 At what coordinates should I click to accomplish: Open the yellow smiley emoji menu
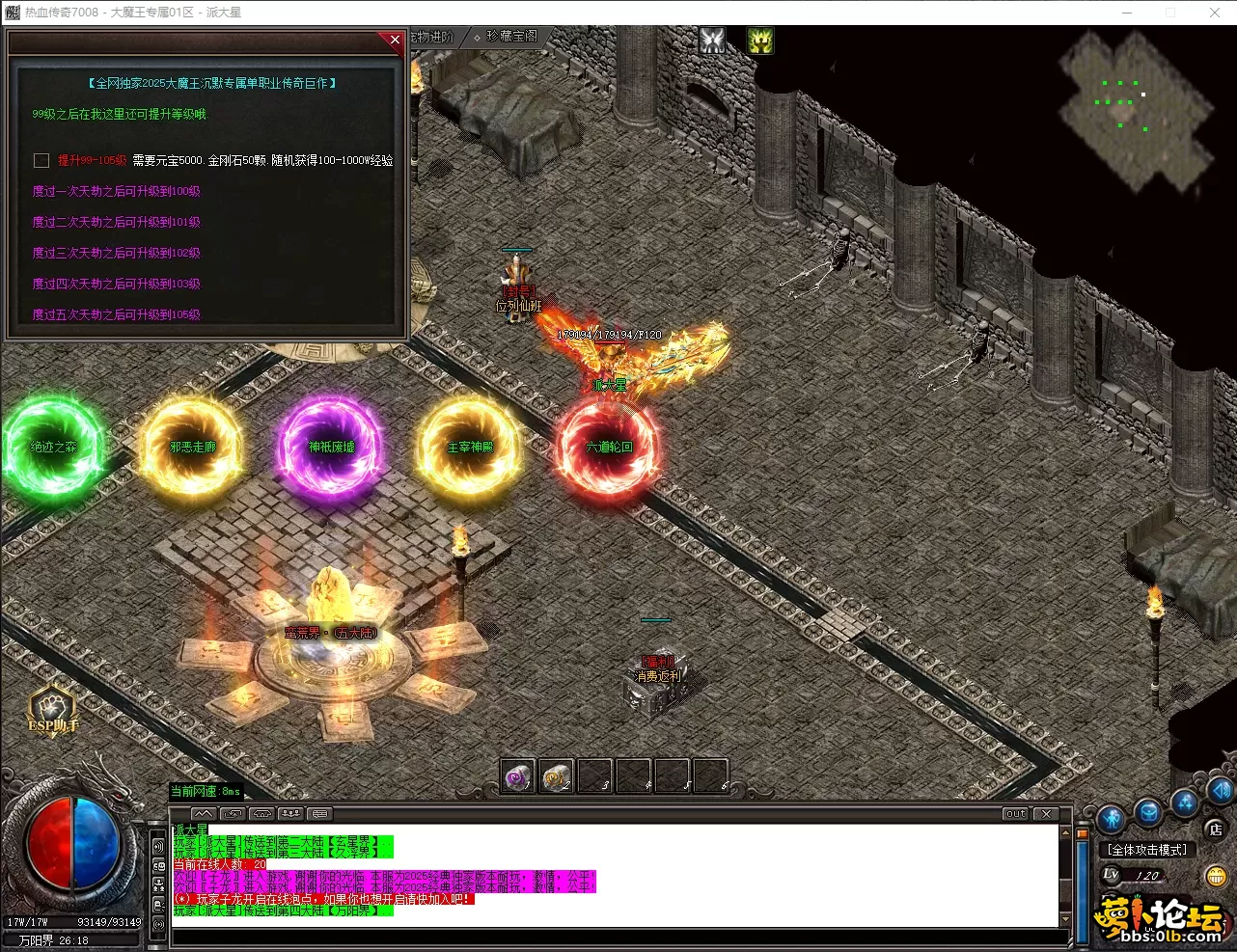tap(1216, 876)
